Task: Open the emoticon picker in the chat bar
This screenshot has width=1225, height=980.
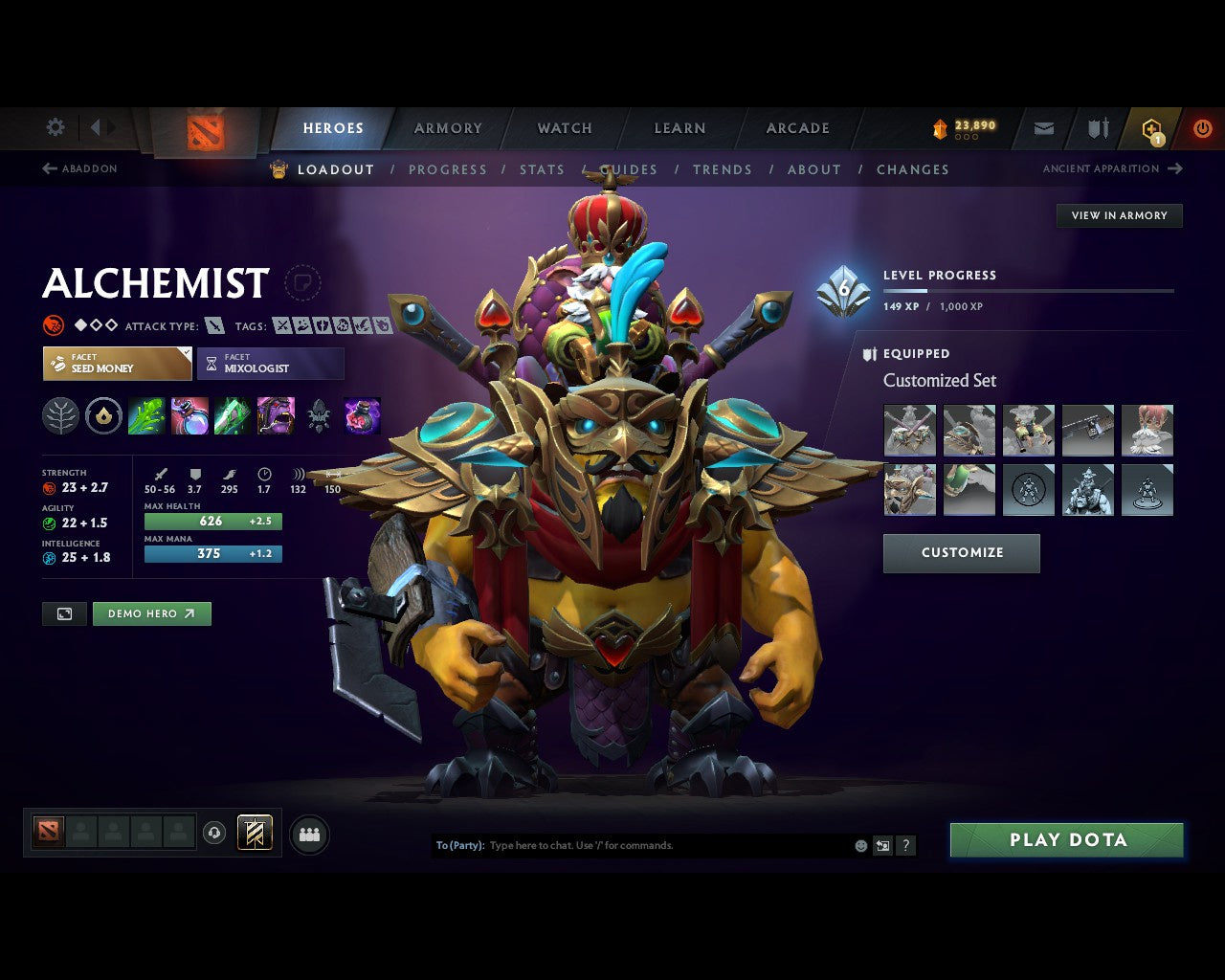Action: (x=858, y=845)
